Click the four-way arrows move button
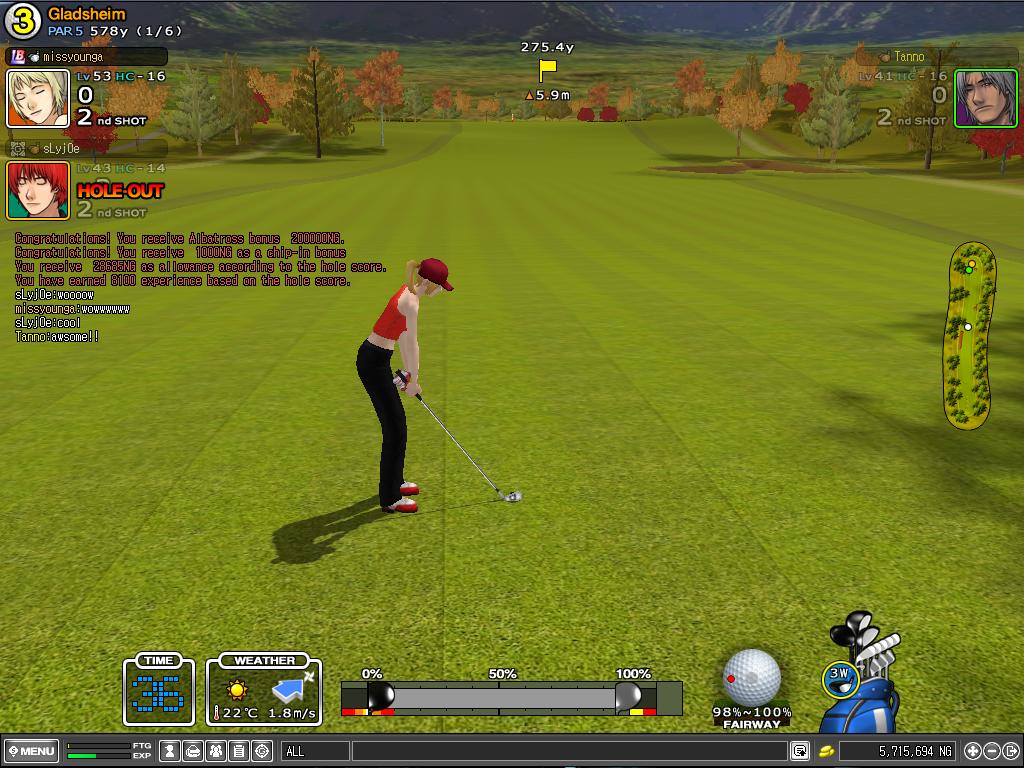Viewport: 1024px width, 768px height. pyautogui.click(x=972, y=751)
